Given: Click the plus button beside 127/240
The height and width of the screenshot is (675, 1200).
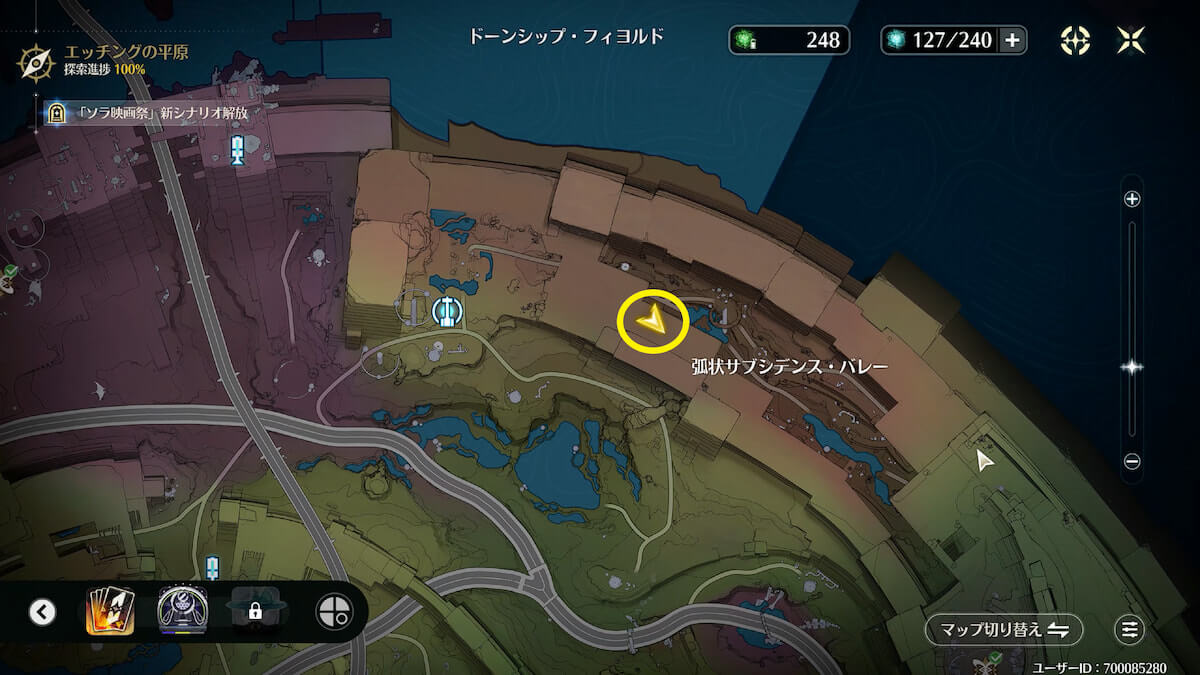Looking at the screenshot, I should [1012, 40].
